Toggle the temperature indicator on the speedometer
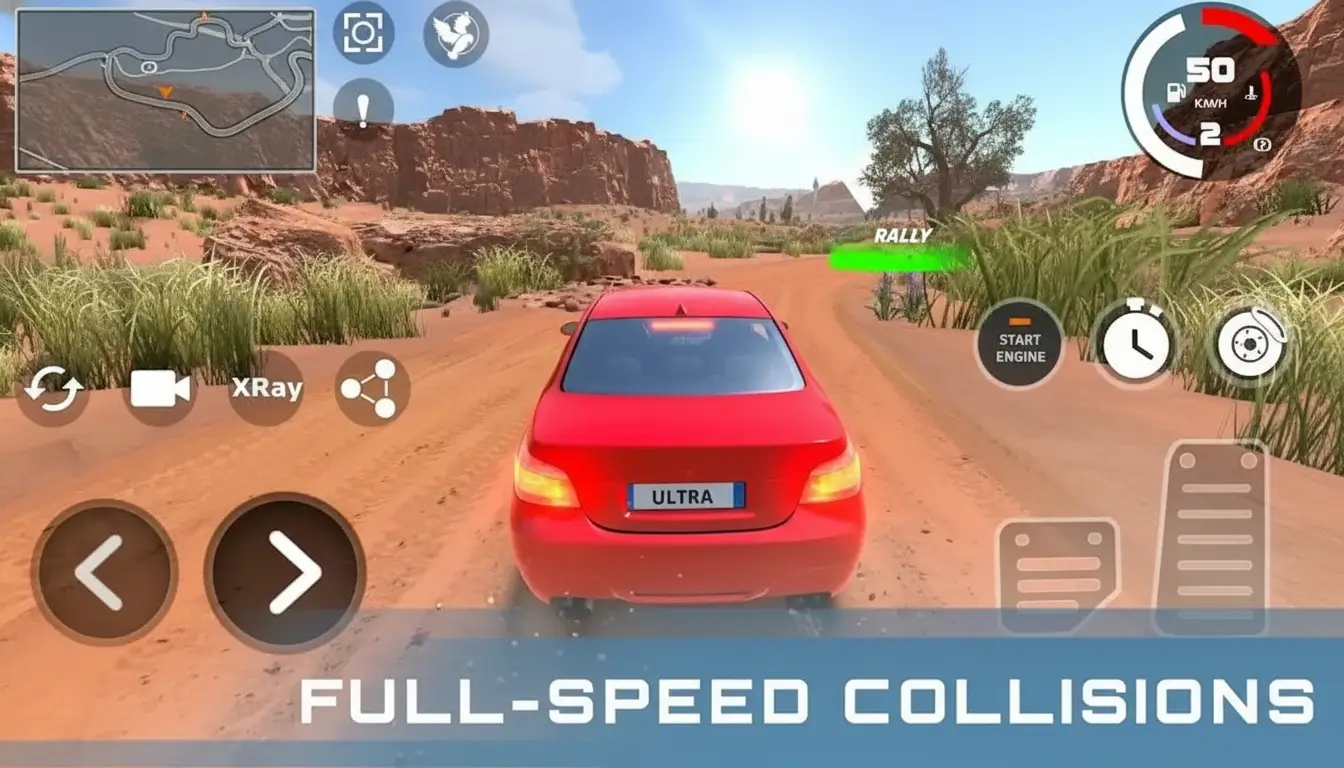 coord(1251,93)
